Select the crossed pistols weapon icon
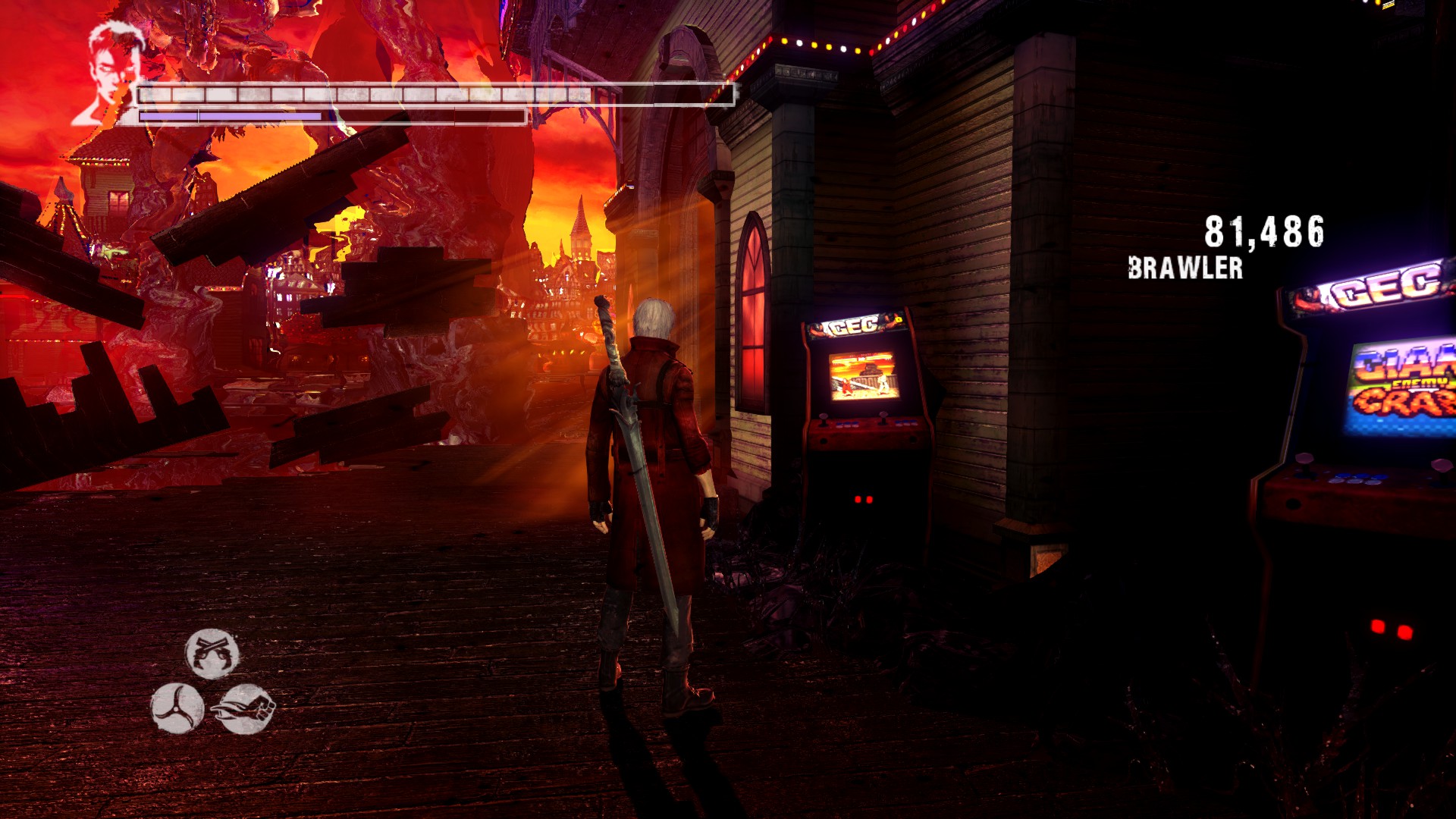This screenshot has height=819, width=1456. coord(212,653)
